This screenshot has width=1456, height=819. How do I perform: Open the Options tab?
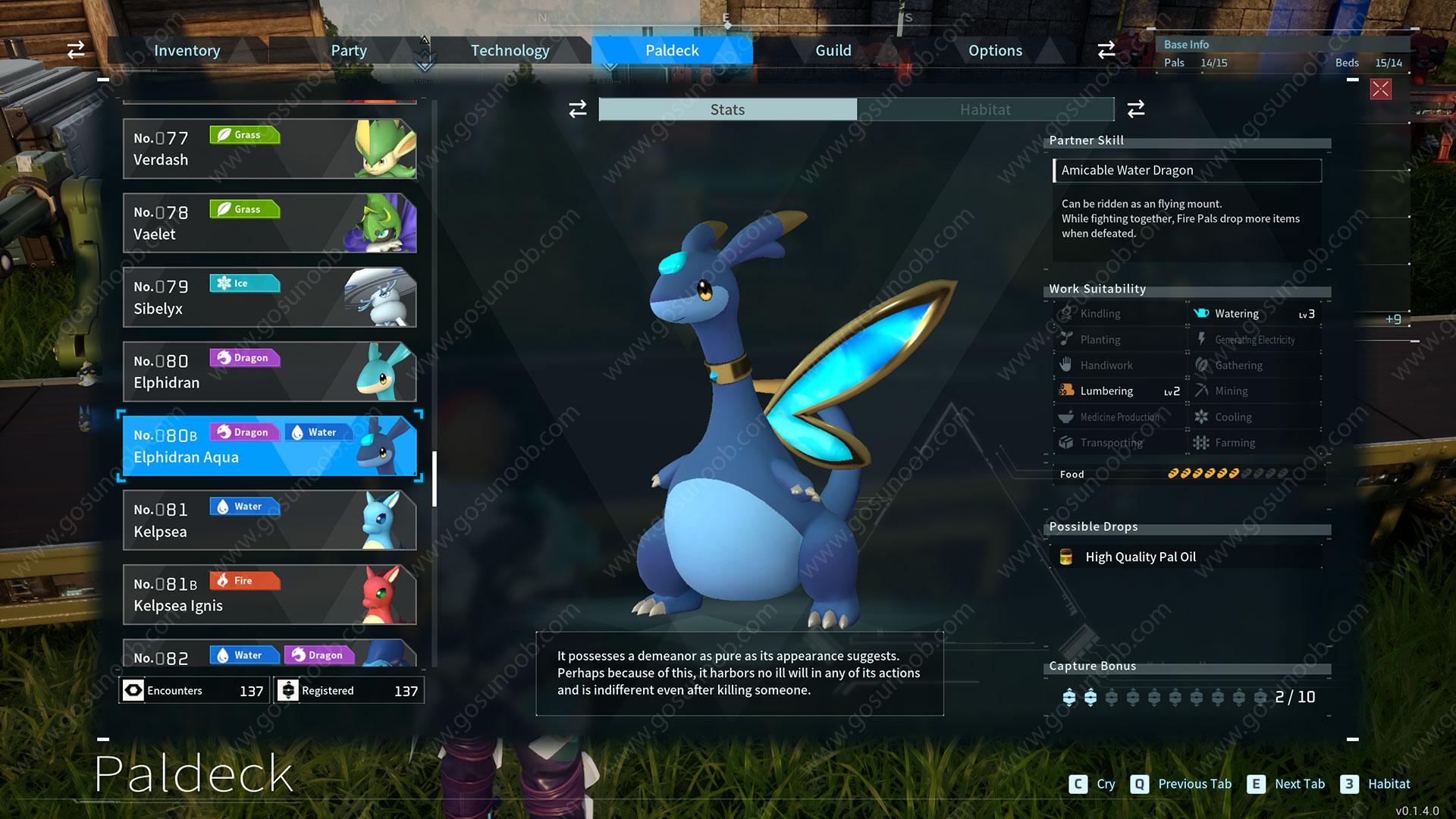995,51
